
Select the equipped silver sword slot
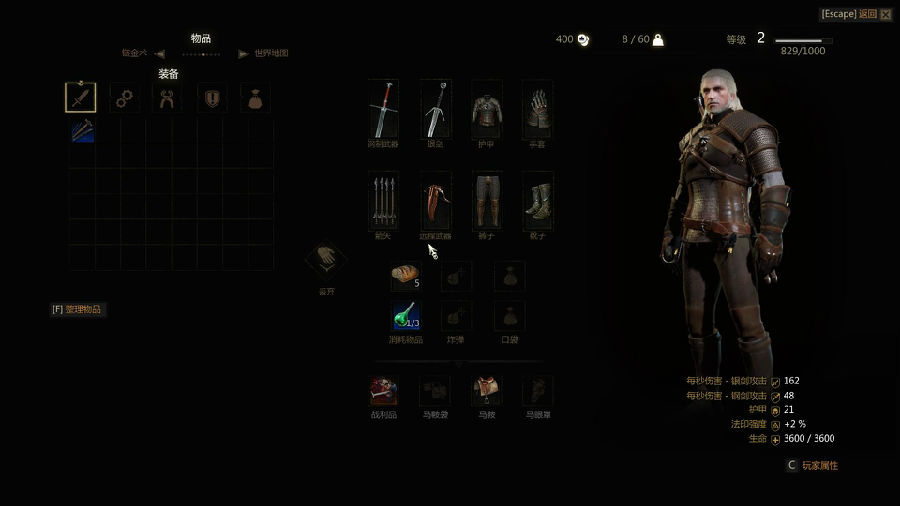[x=435, y=109]
